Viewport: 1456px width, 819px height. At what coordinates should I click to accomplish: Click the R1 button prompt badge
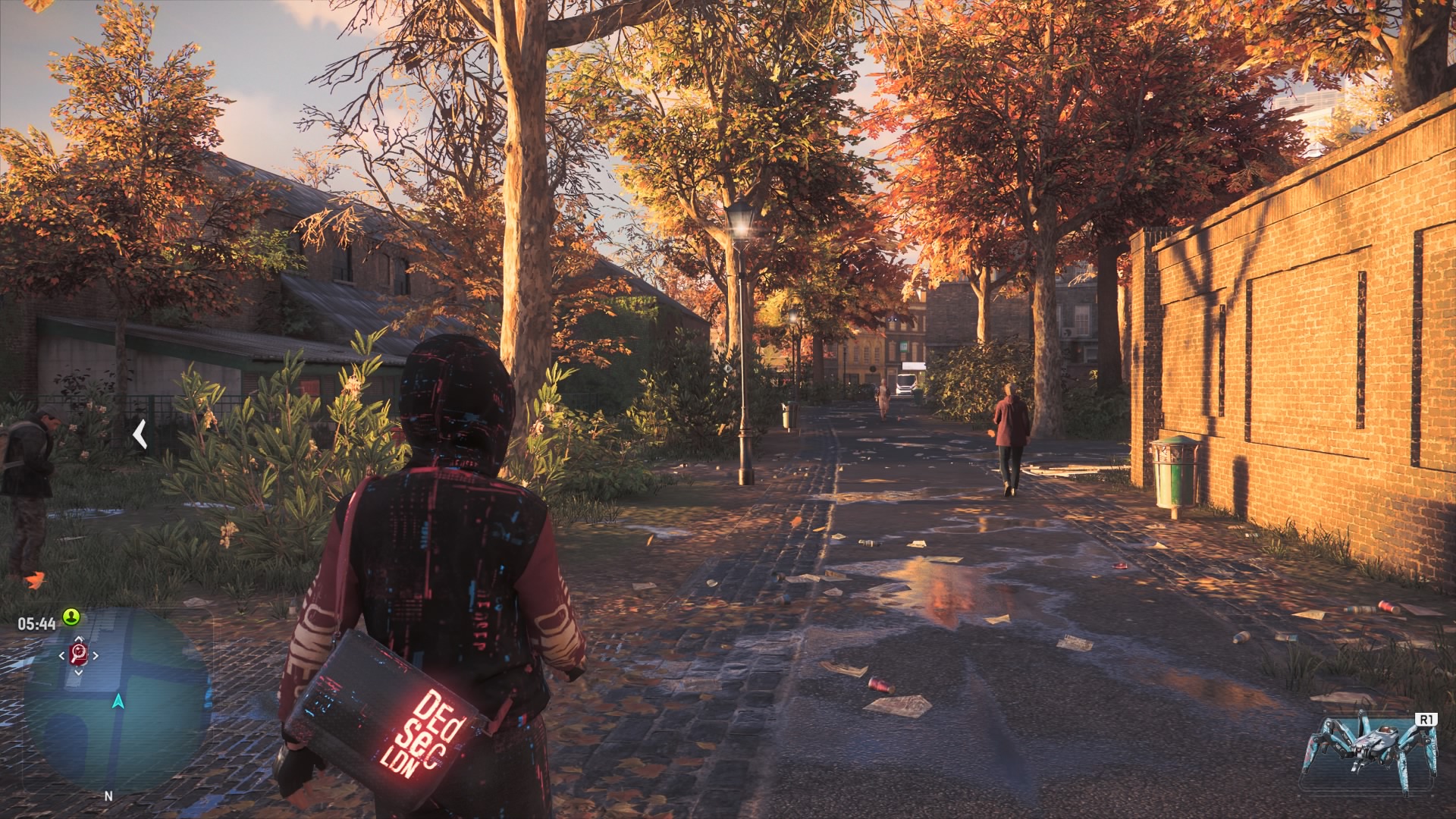tap(1426, 719)
